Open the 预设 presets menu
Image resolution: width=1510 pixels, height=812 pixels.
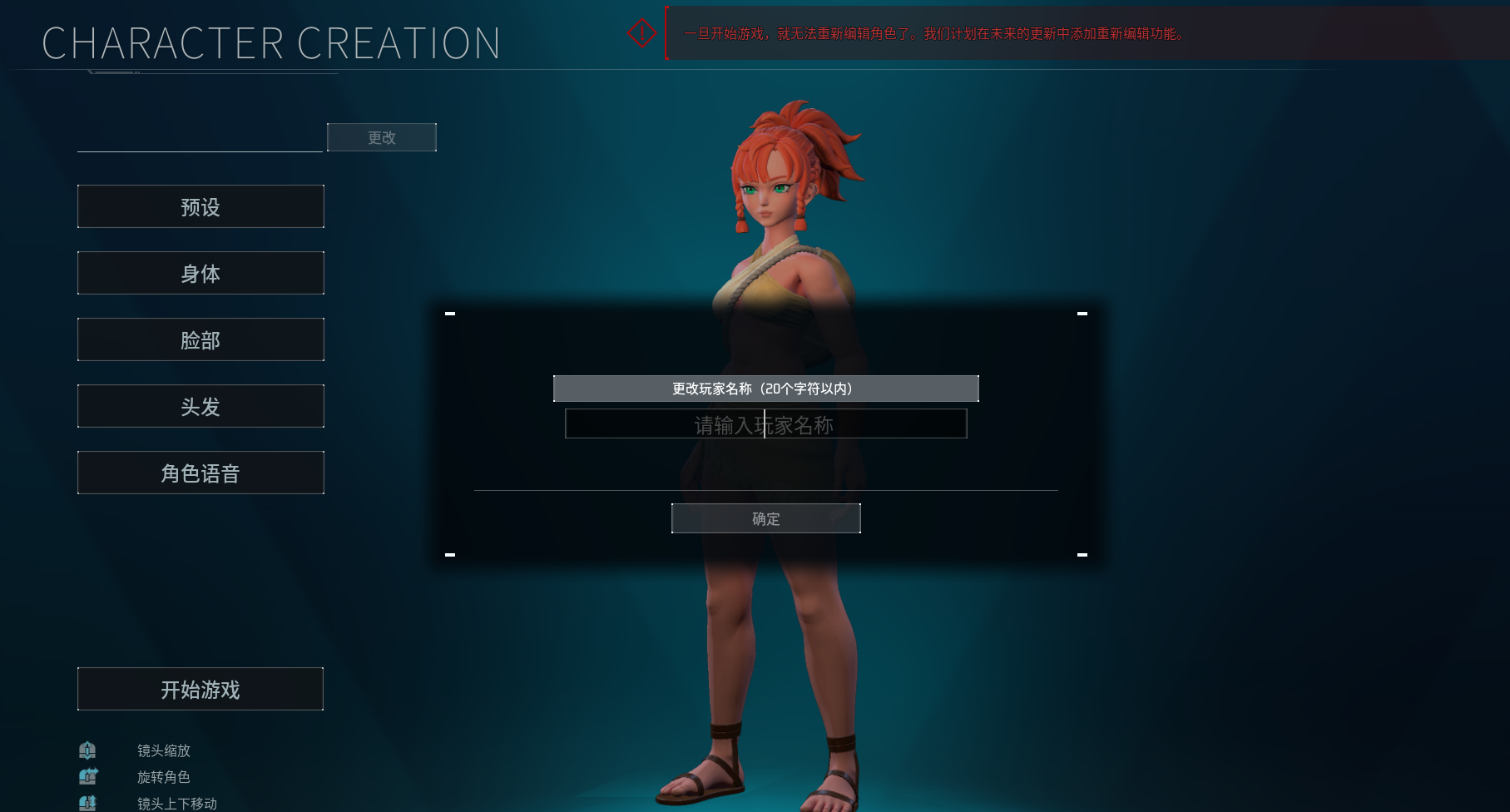tap(201, 206)
